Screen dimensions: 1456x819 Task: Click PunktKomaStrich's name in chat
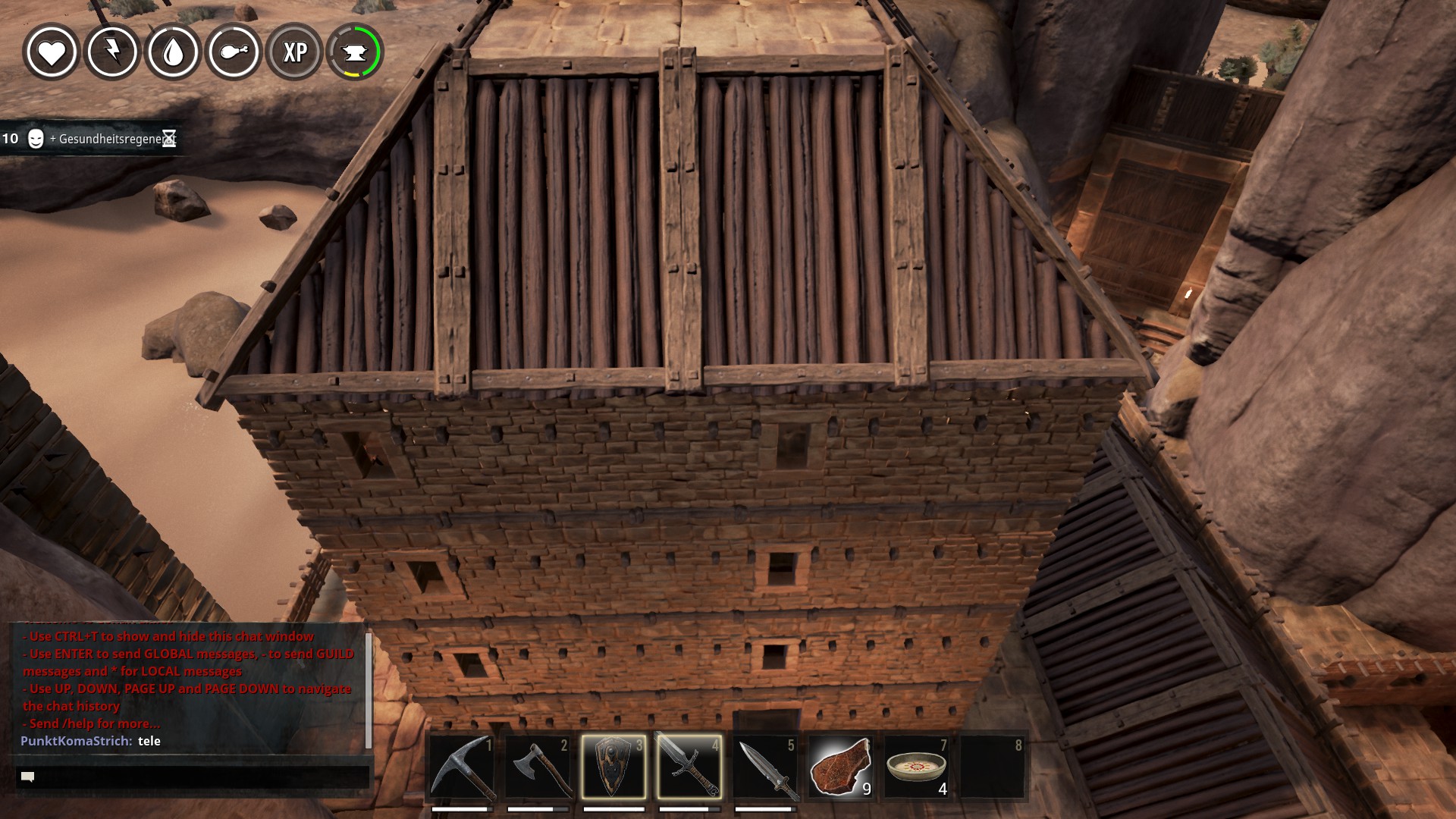(76, 741)
